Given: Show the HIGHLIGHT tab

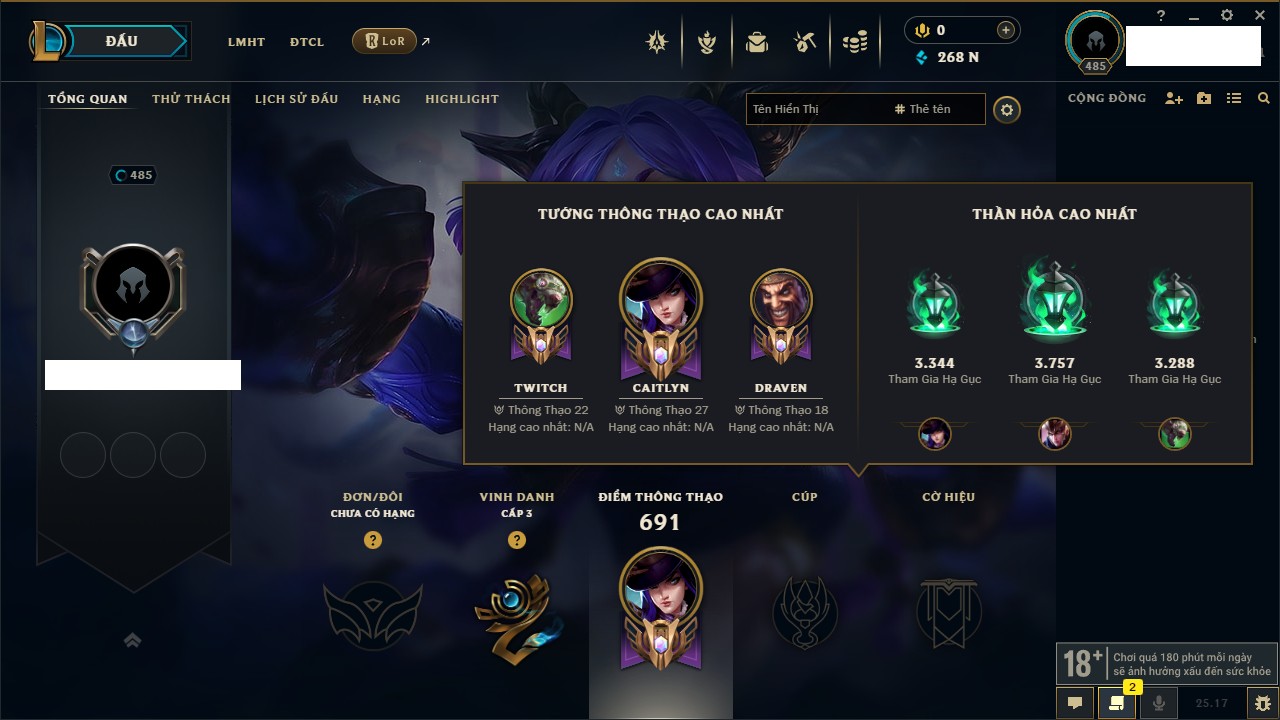Looking at the screenshot, I should (x=461, y=99).
